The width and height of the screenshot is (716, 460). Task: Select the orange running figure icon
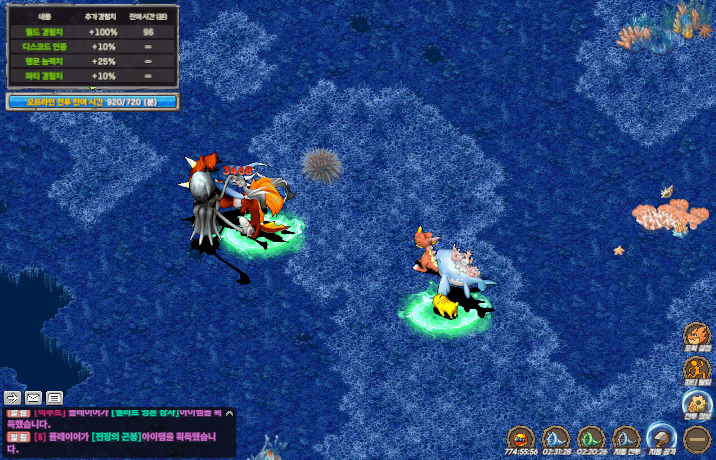tap(697, 371)
